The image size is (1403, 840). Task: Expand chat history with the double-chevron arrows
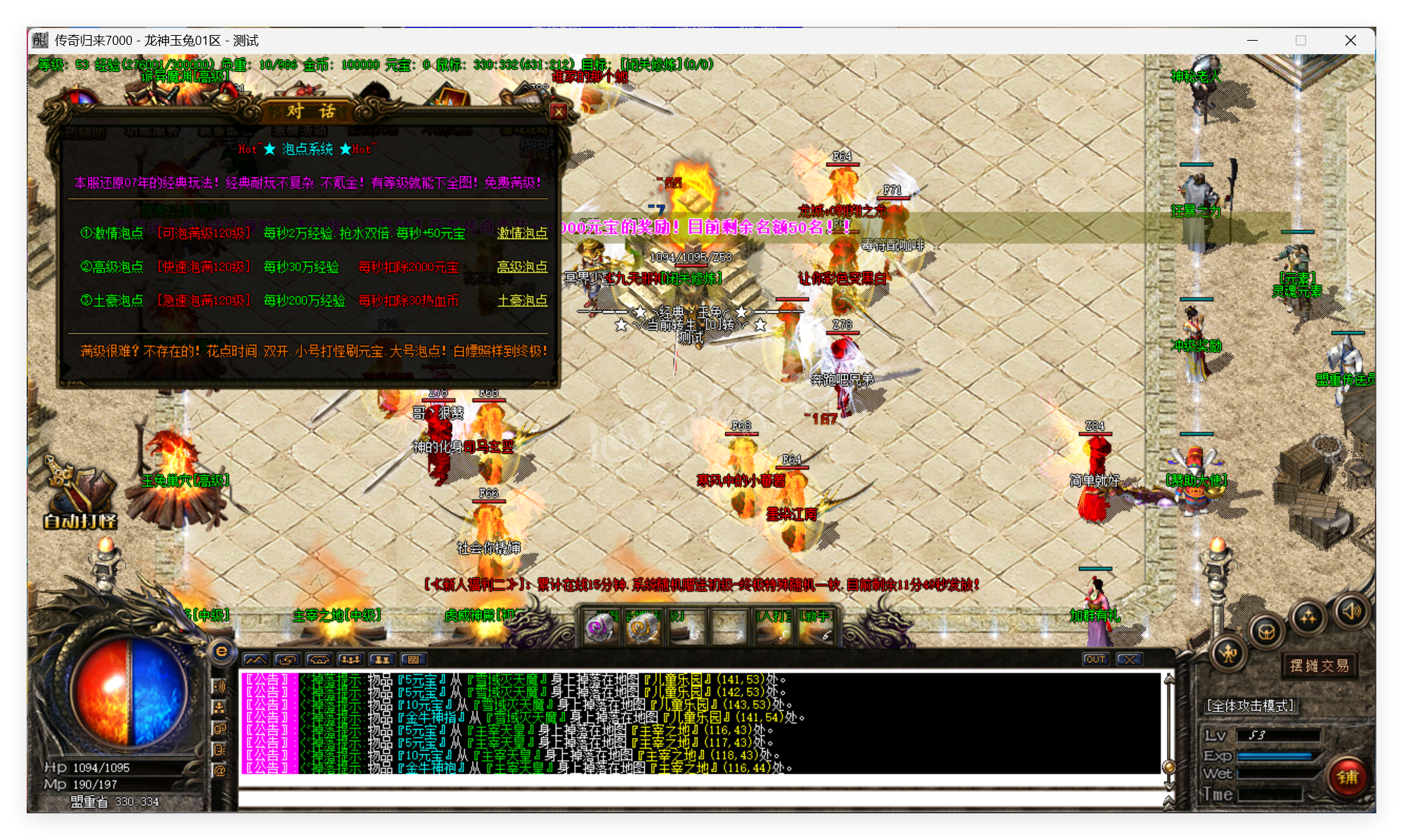click(x=1169, y=803)
